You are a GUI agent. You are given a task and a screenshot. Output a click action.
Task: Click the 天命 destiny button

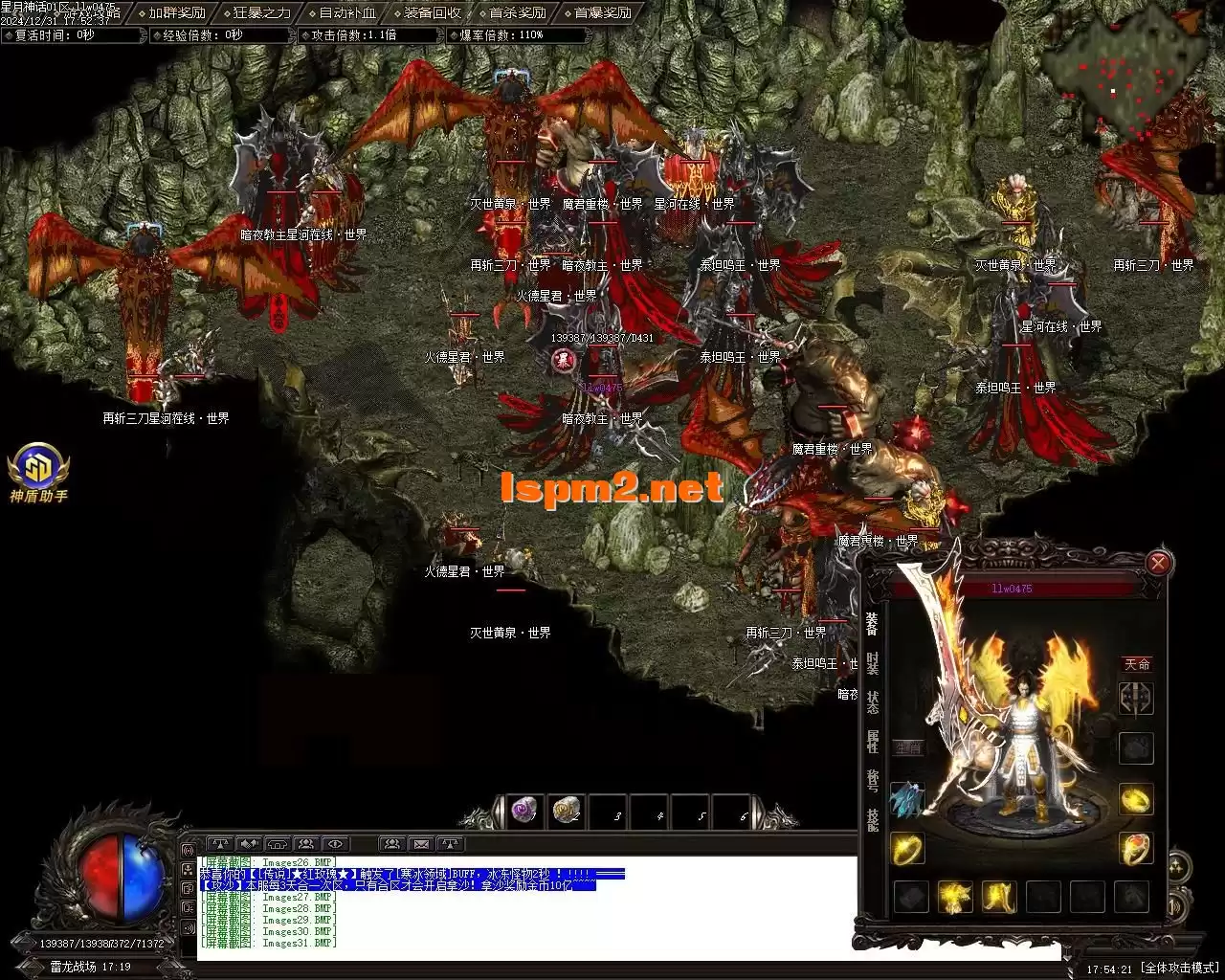click(1137, 663)
